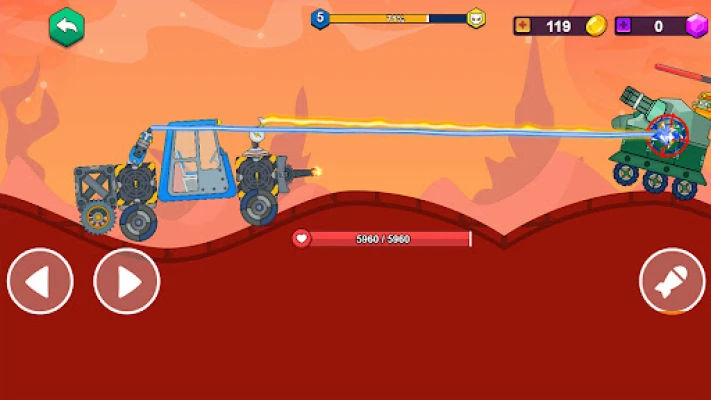The height and width of the screenshot is (400, 711).
Task: Steer left with the left arrow button
Action: pyautogui.click(x=40, y=281)
